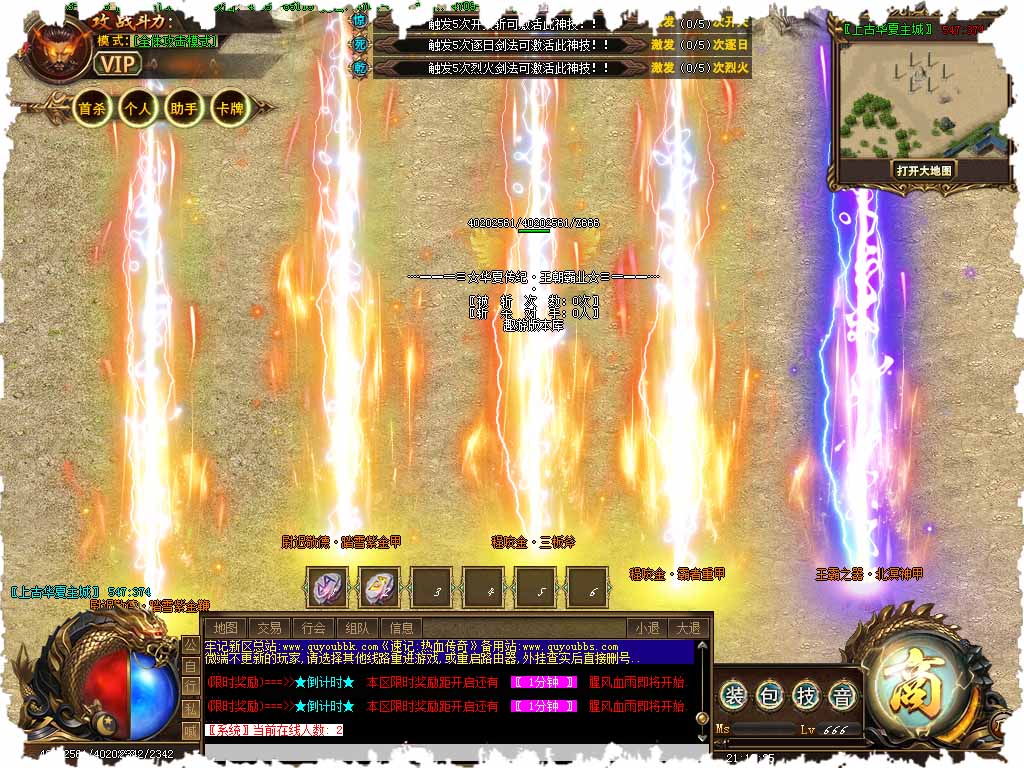Click the 打开大地图 button
This screenshot has height=768, width=1024.
tap(924, 170)
